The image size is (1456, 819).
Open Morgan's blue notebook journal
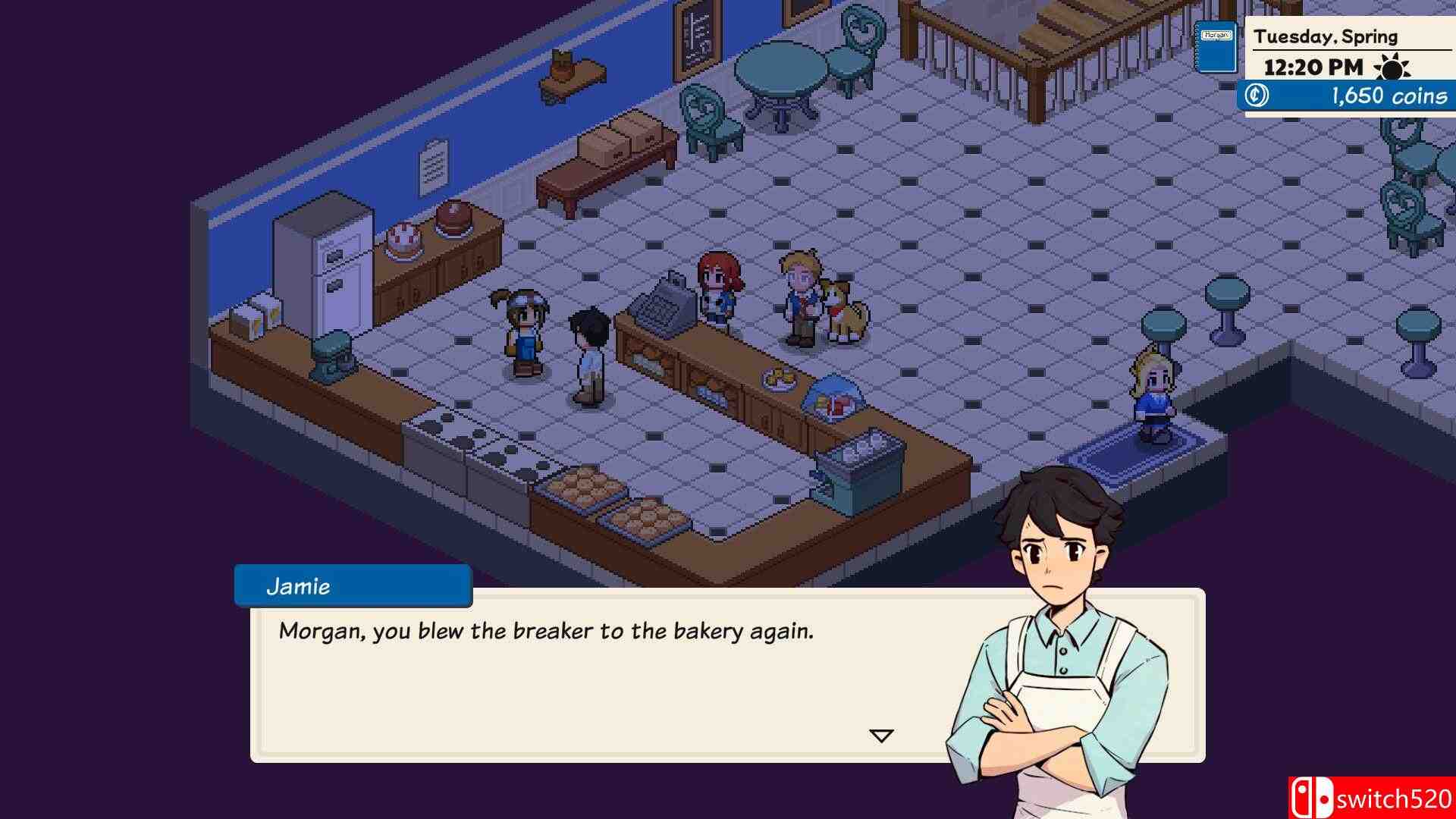coord(1216,47)
